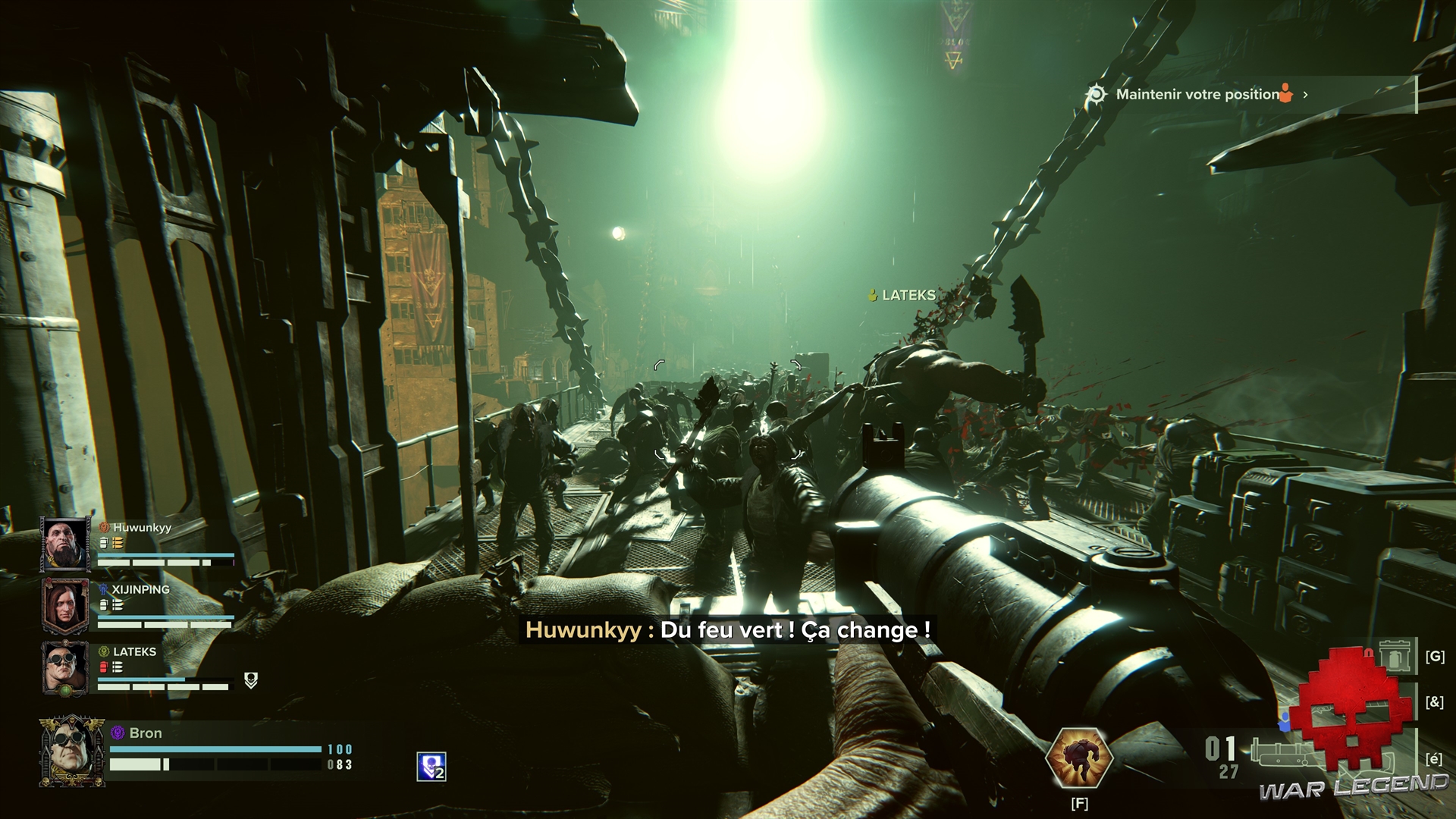Click the skull status icon beside LATEKS's bars
Screen dimensions: 1456x819
coord(251,680)
